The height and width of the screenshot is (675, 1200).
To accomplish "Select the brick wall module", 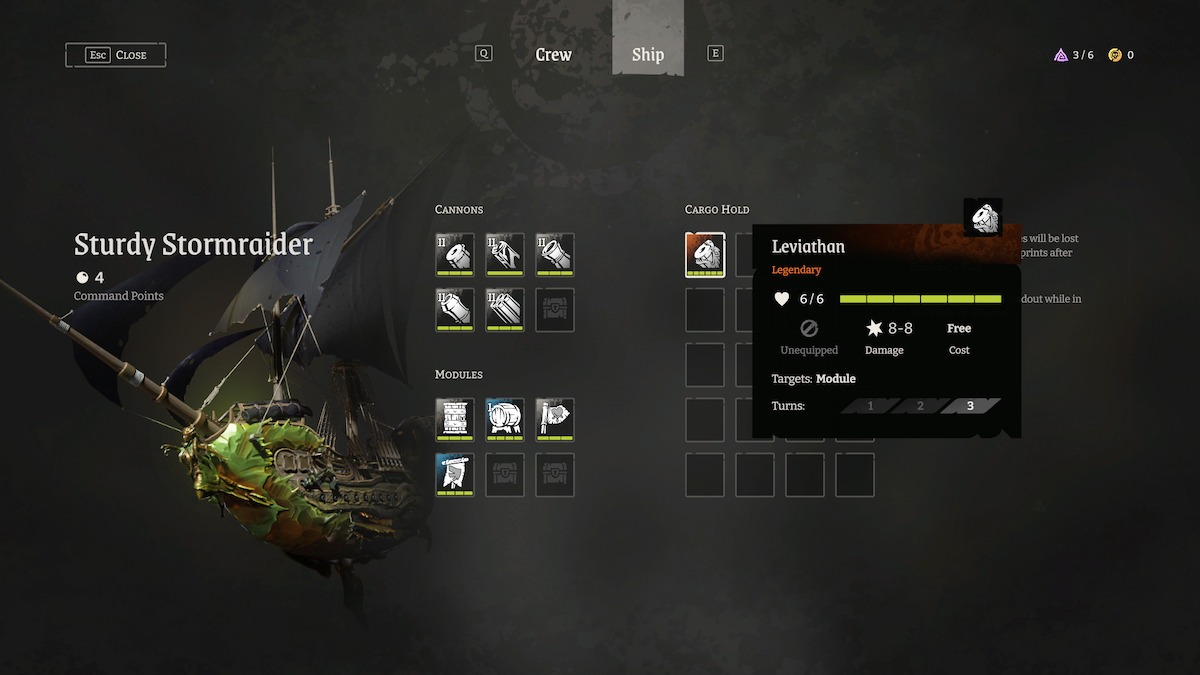I will coord(455,419).
